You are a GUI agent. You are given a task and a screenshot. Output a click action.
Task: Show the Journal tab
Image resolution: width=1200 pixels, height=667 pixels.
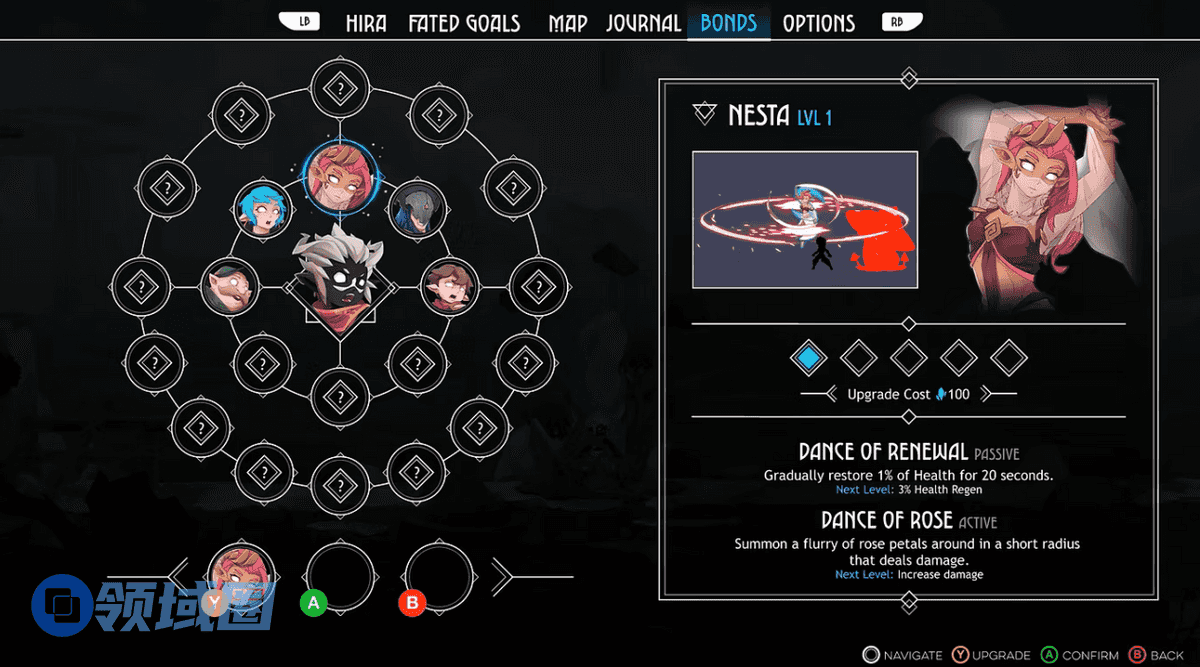(643, 23)
